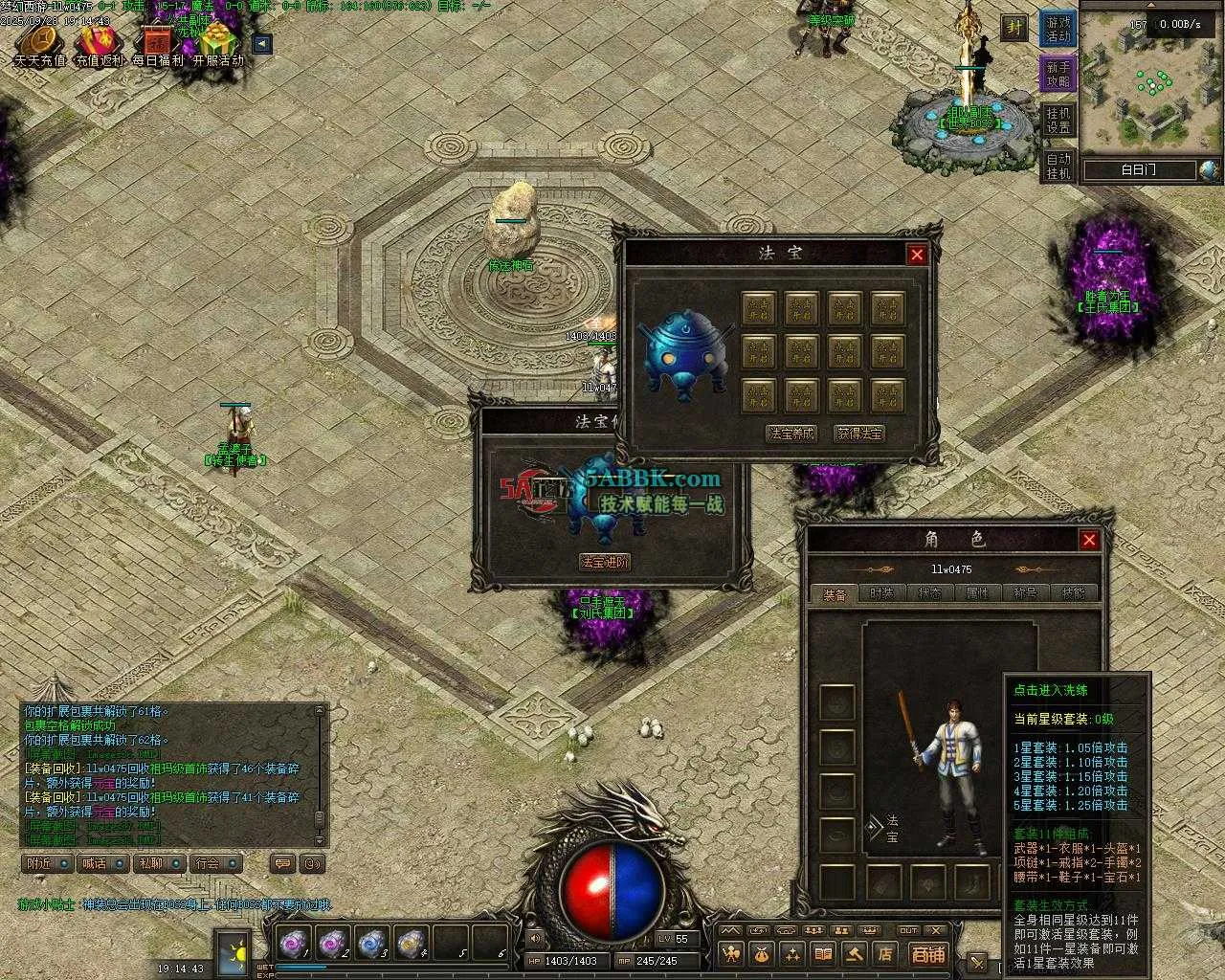Show the 技能 skills tab
1225x980 pixels.
(x=1073, y=594)
